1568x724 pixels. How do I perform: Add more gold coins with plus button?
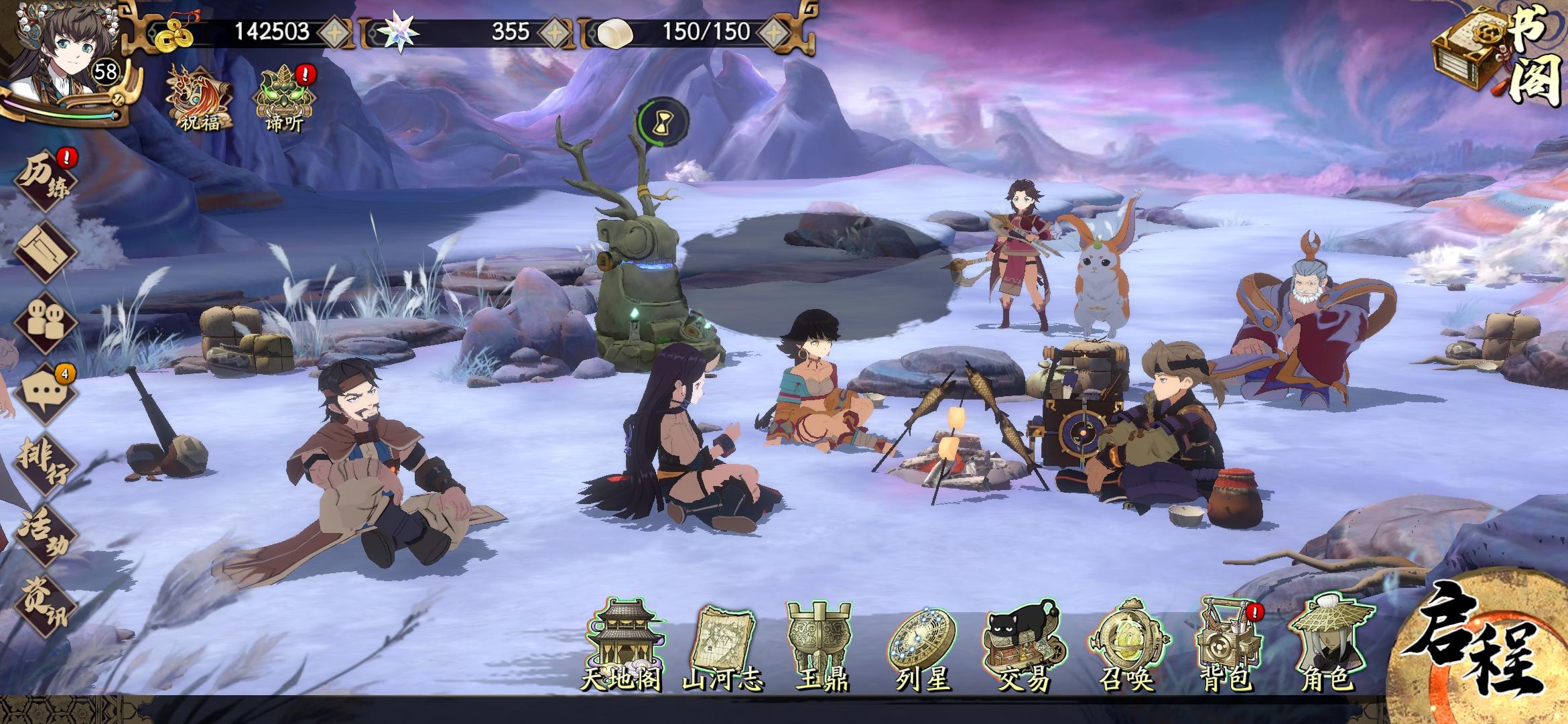[x=334, y=32]
